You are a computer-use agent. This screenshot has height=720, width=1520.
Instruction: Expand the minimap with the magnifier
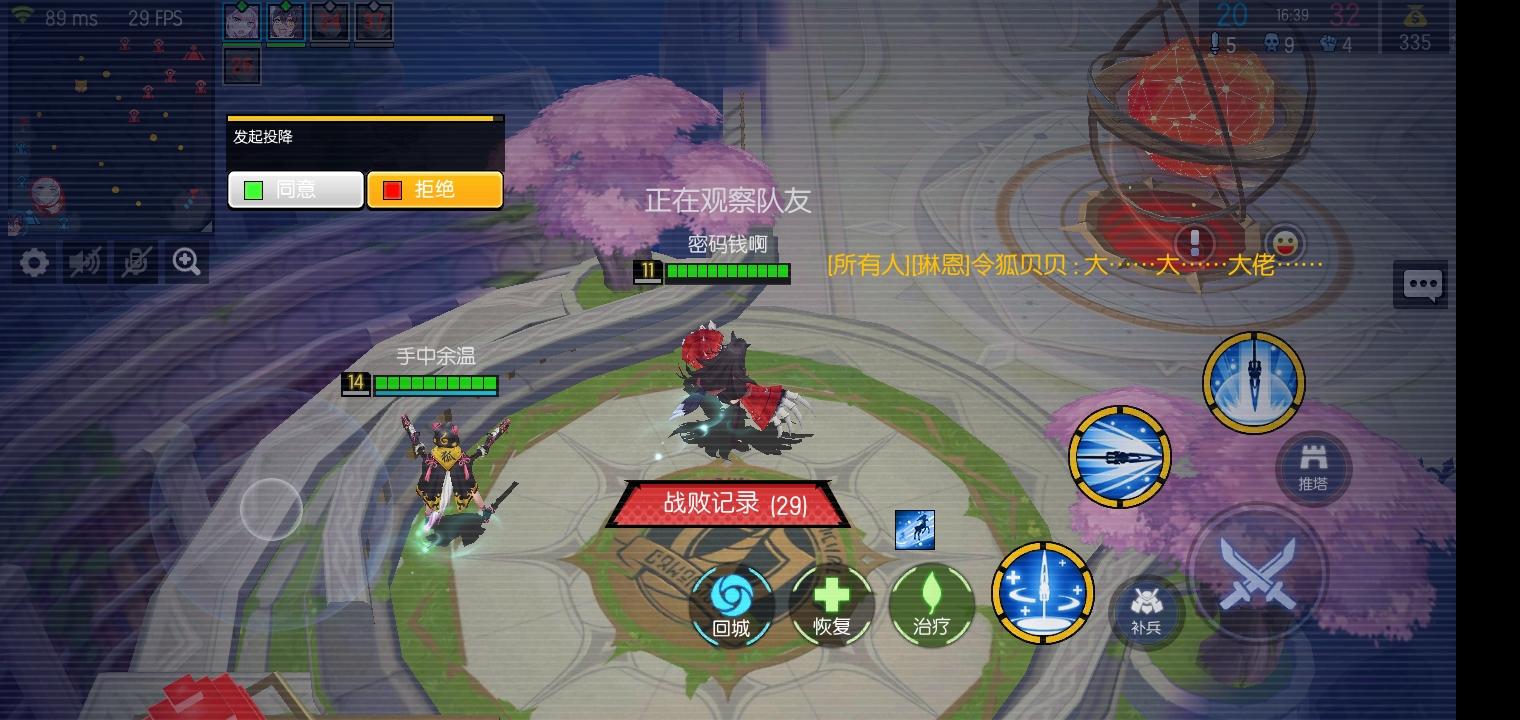point(185,262)
